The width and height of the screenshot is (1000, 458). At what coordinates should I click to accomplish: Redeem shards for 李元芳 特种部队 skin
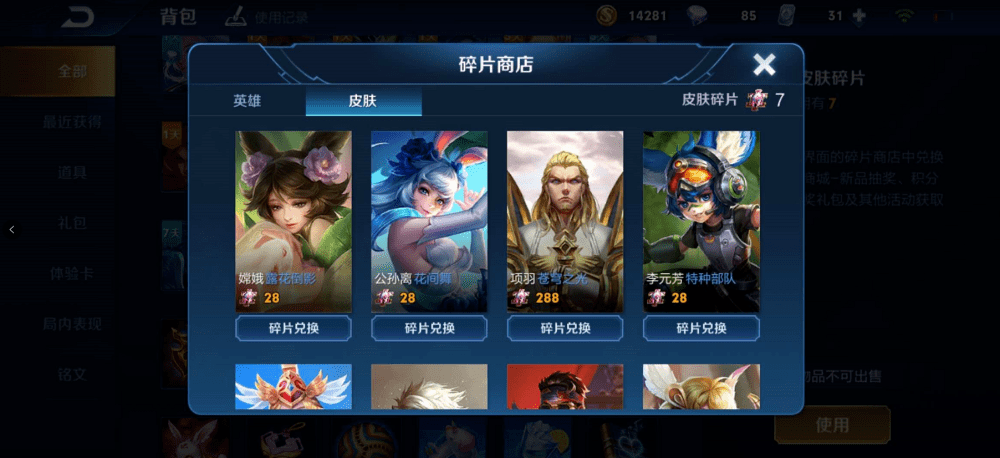[701, 328]
